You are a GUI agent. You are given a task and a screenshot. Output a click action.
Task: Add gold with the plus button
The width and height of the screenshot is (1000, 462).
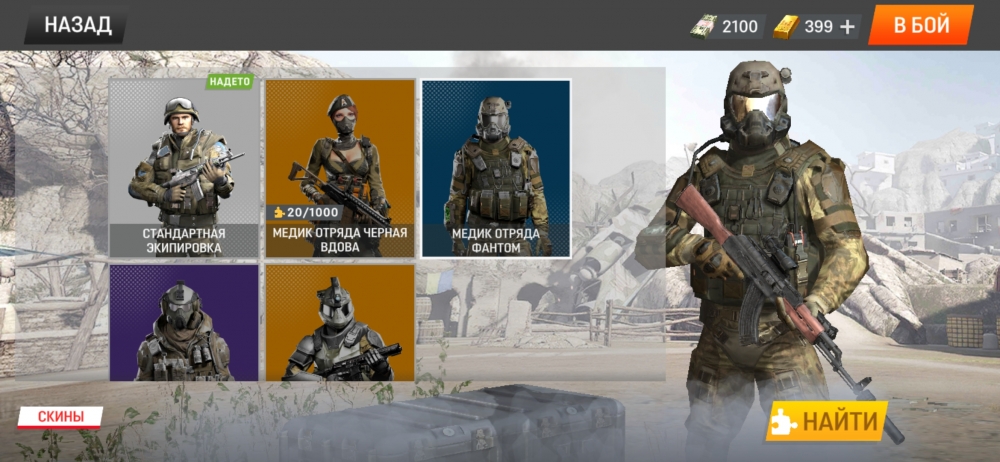(x=848, y=27)
